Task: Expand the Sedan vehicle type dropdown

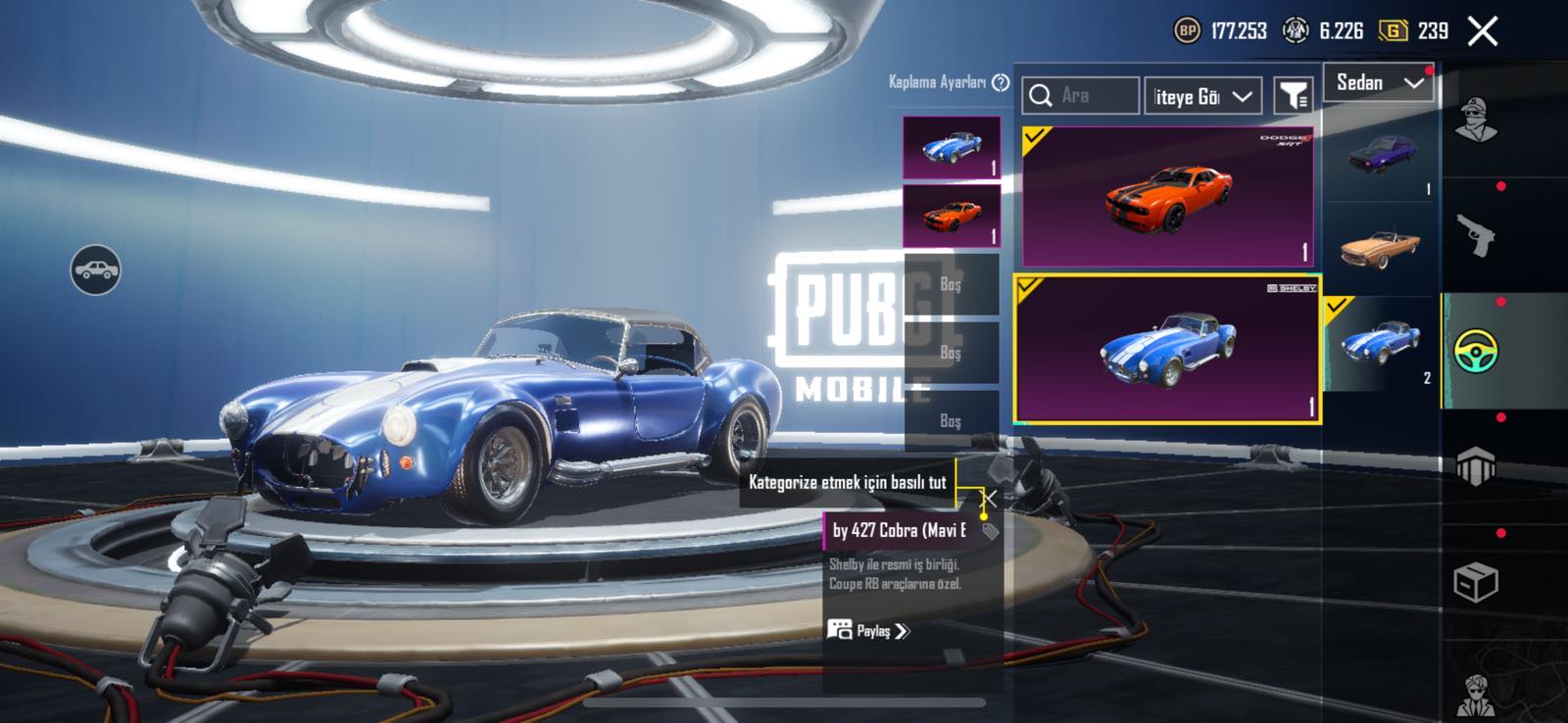Action: pos(1379,83)
